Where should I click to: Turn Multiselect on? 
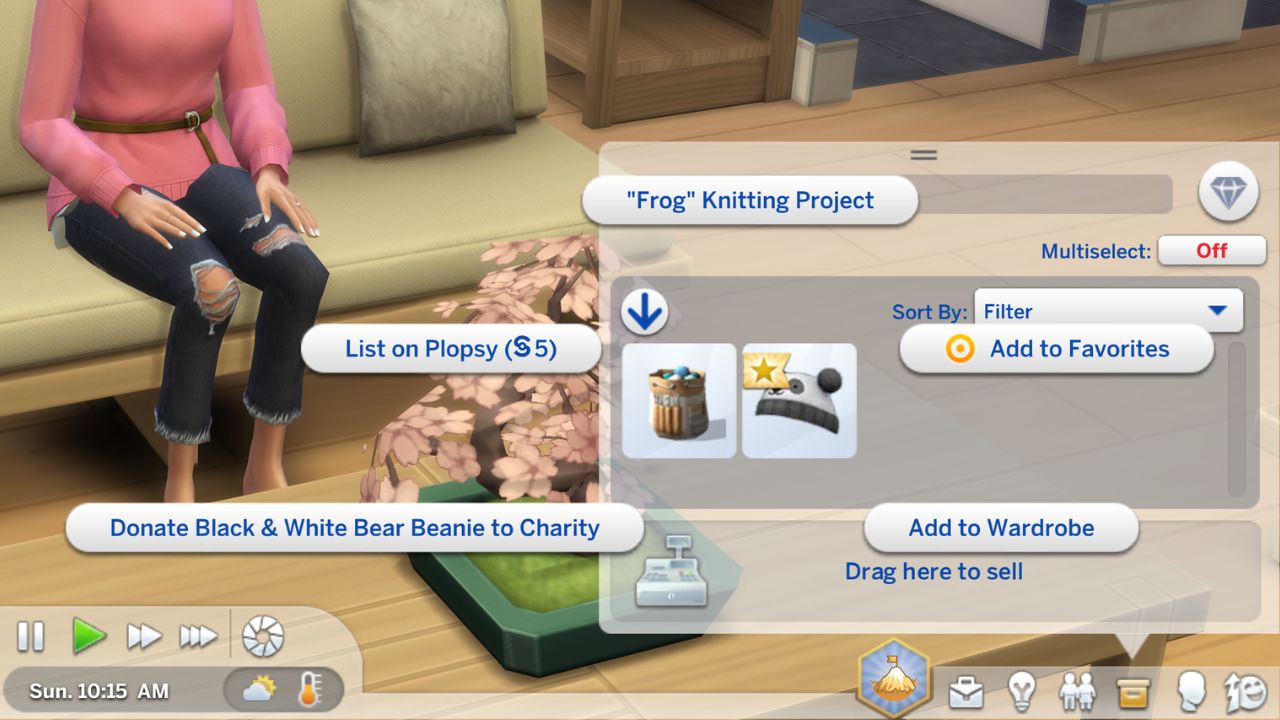point(1212,251)
